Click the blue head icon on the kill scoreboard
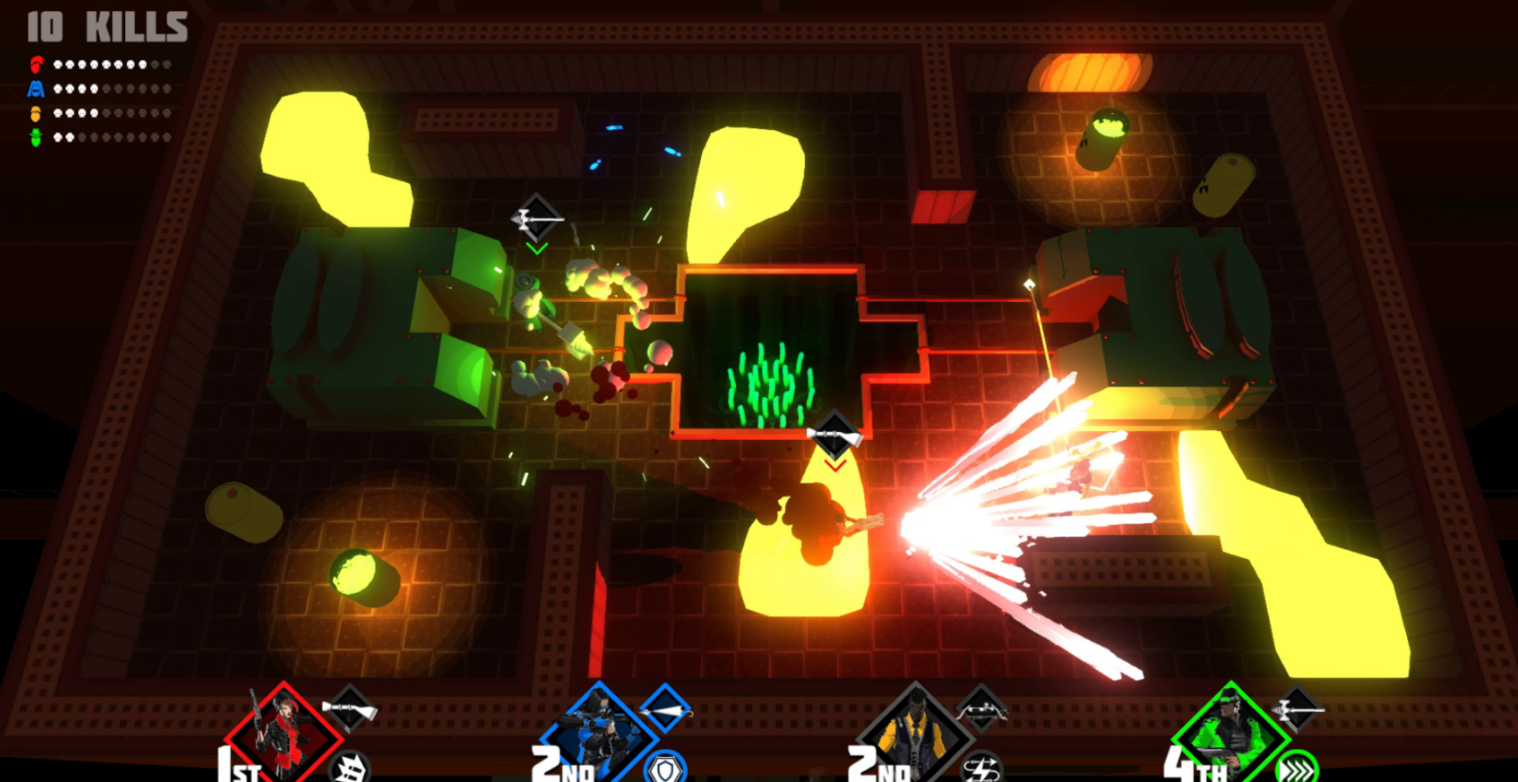 (x=37, y=89)
